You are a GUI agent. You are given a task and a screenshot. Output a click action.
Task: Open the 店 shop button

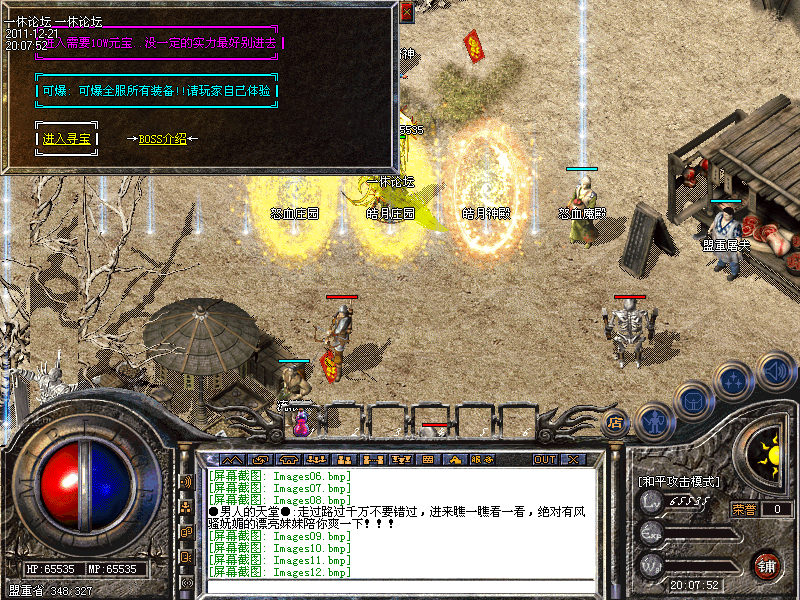(x=615, y=422)
